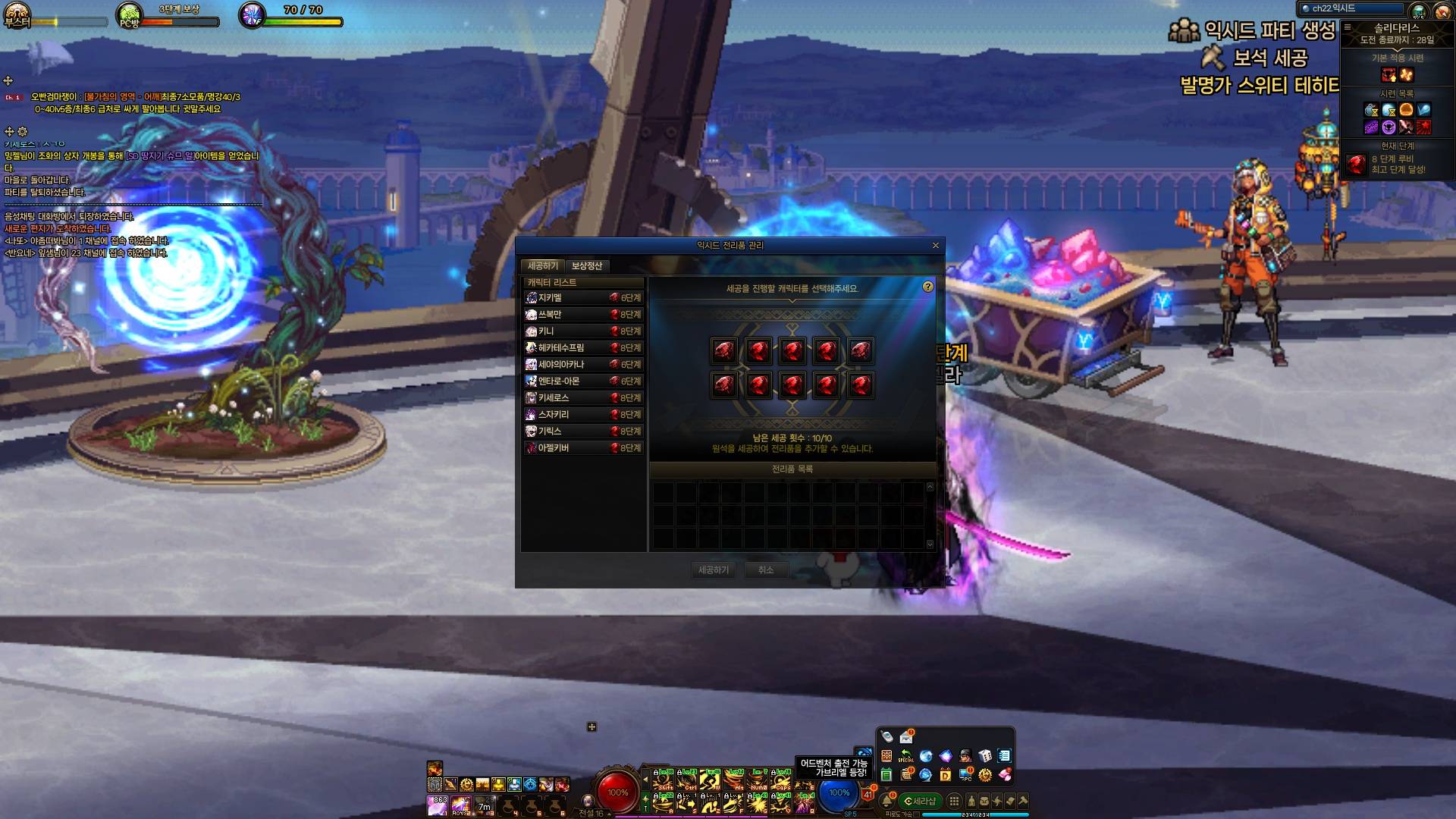Use the purple potion in quickslot 1
The width and height of the screenshot is (1456, 819).
point(438,805)
